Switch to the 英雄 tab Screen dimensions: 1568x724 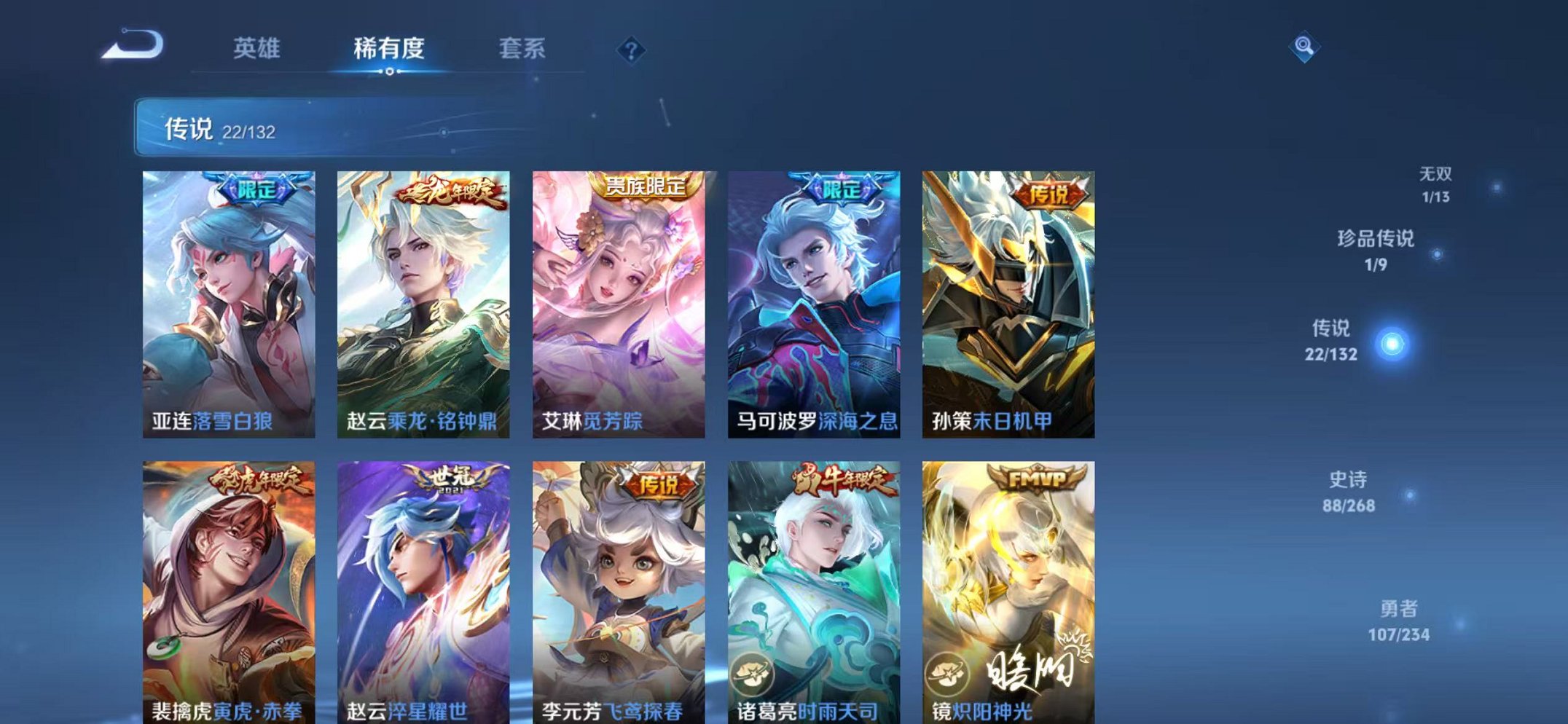[257, 50]
